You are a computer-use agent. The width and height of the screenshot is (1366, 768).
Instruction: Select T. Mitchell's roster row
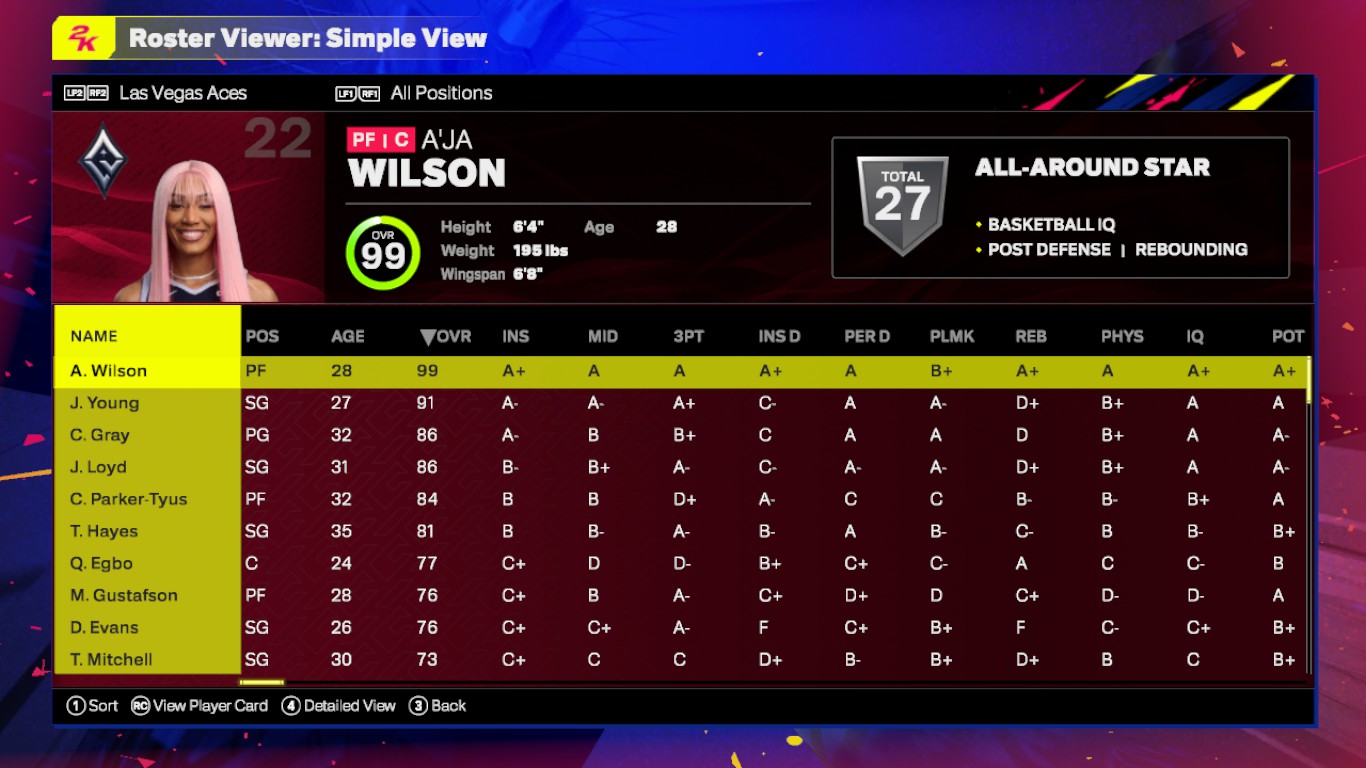[x=112, y=659]
